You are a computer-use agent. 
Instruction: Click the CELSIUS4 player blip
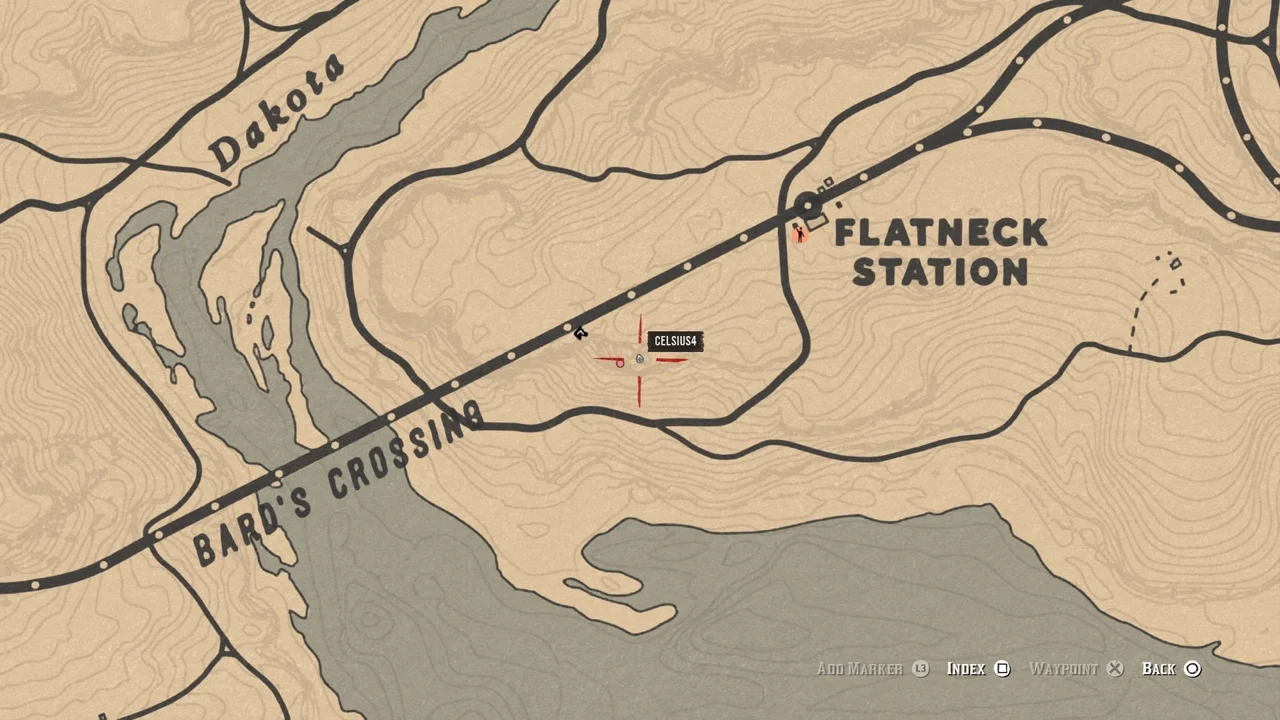(x=639, y=358)
